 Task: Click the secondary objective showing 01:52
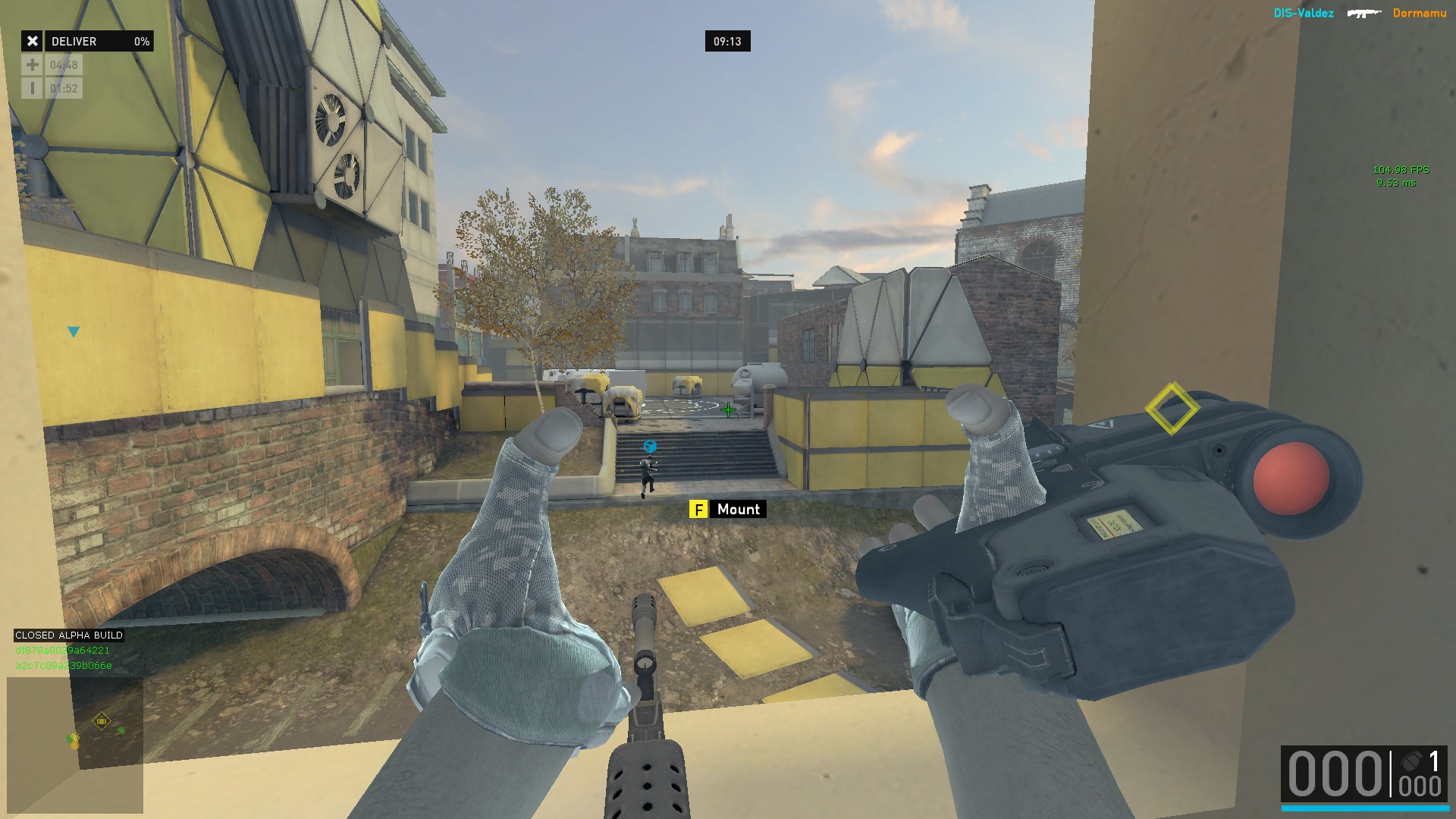pos(52,89)
